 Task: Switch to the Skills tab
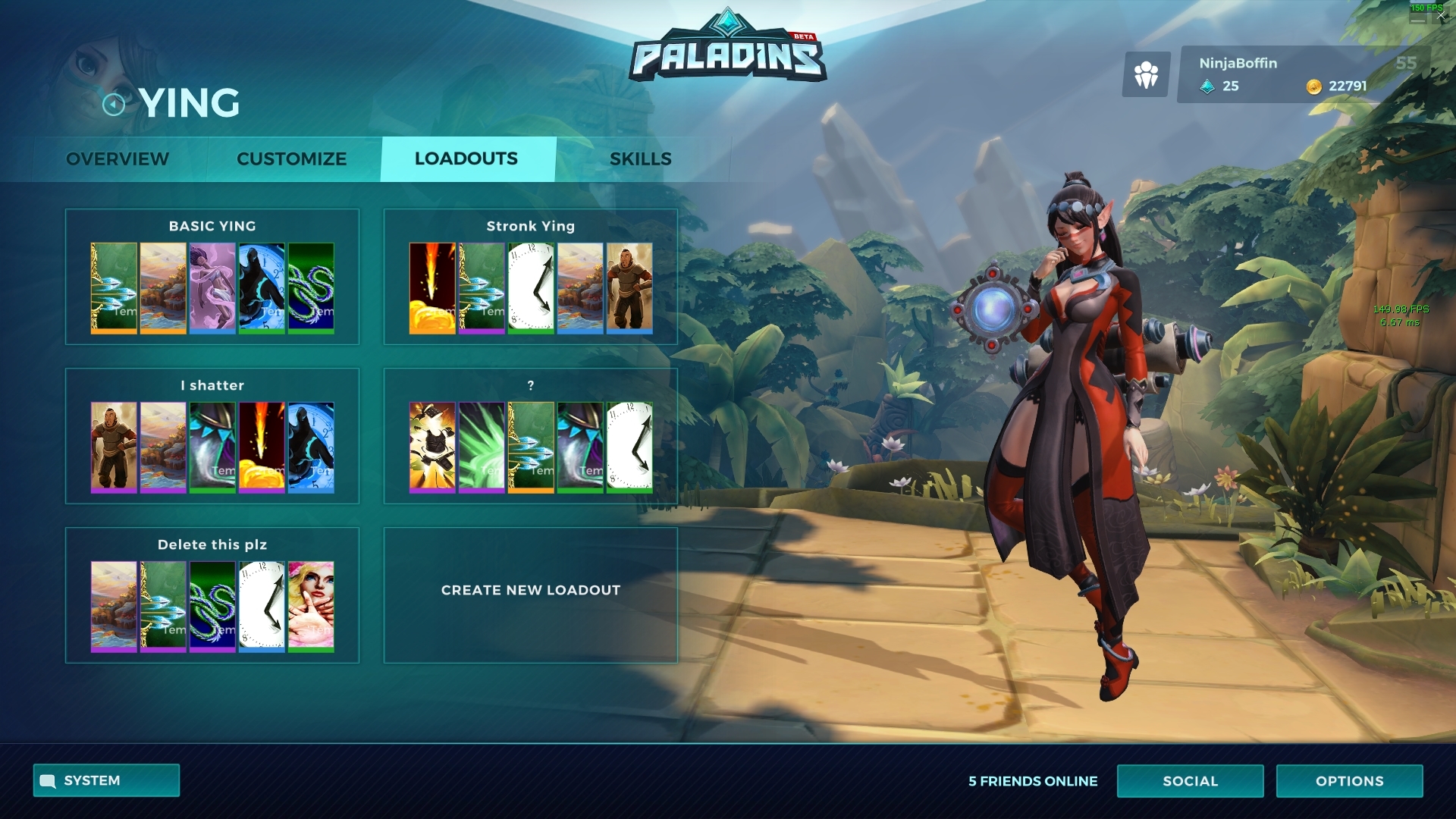tap(641, 159)
